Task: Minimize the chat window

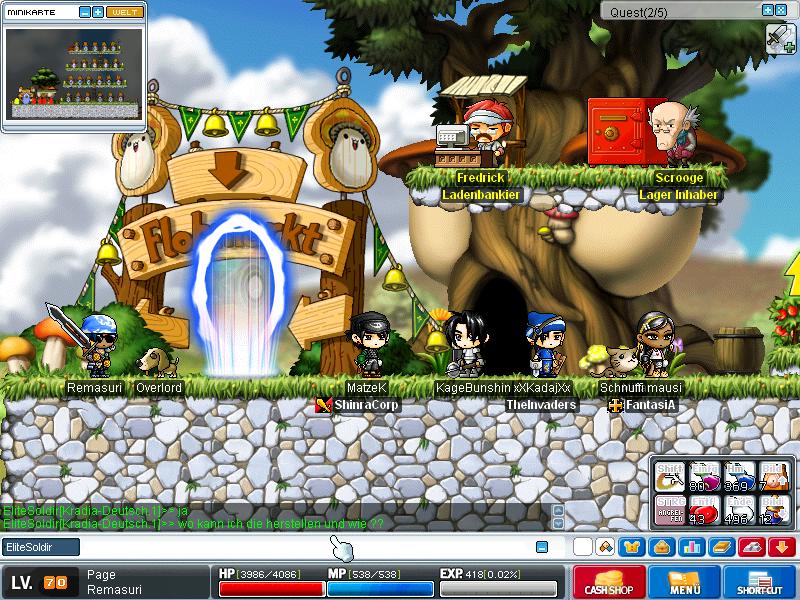Action: [x=542, y=547]
